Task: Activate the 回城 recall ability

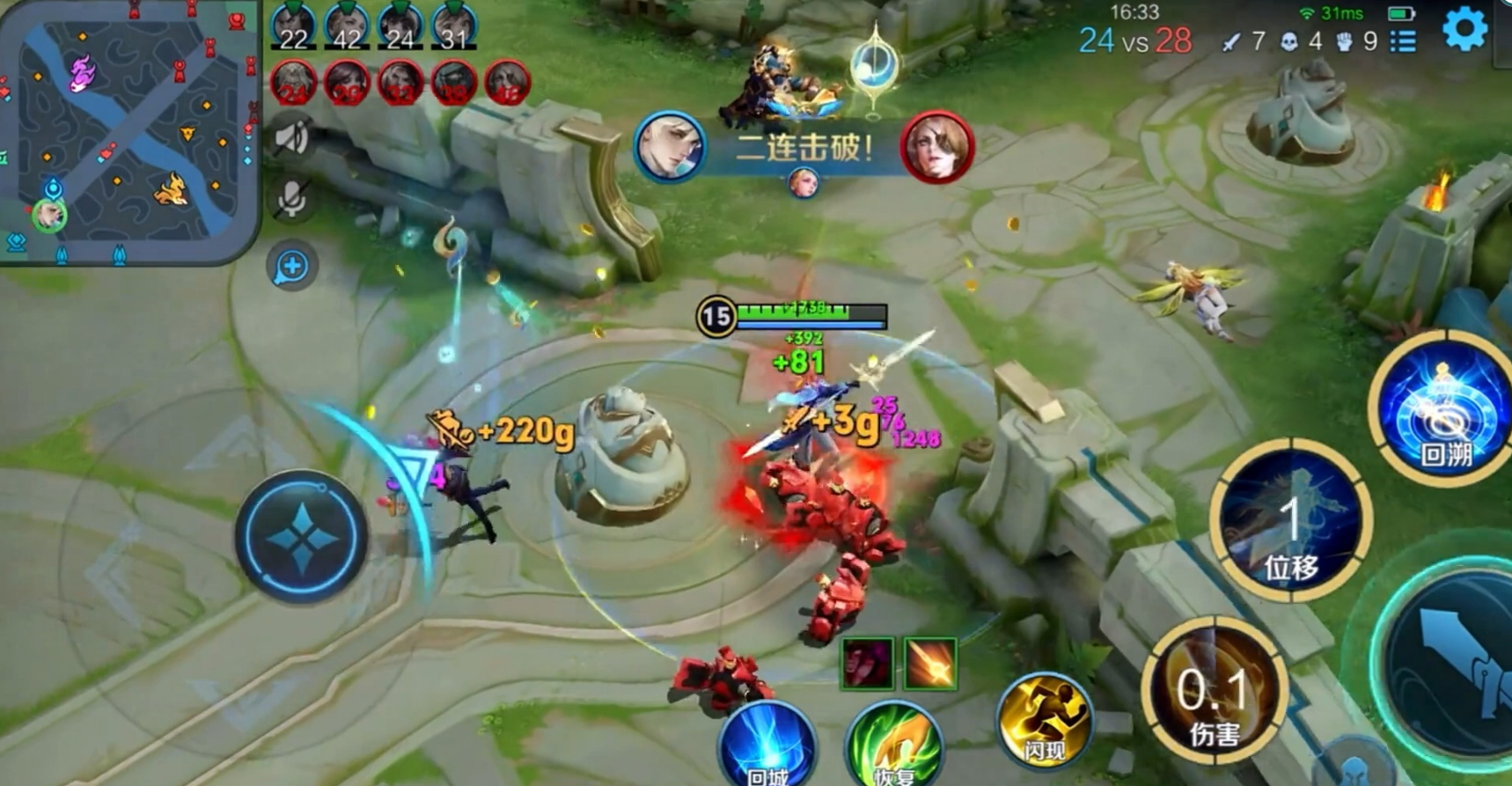Action: tap(767, 748)
